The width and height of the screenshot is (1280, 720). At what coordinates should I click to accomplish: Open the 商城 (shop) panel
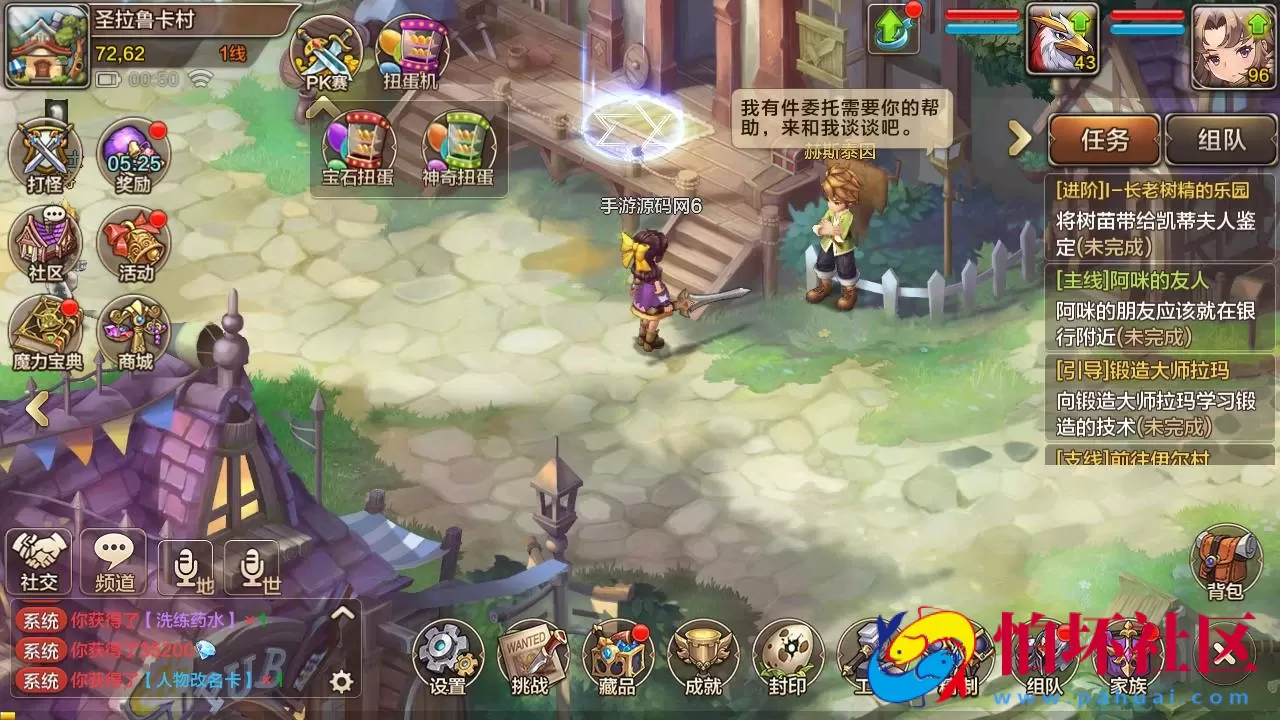(x=135, y=330)
